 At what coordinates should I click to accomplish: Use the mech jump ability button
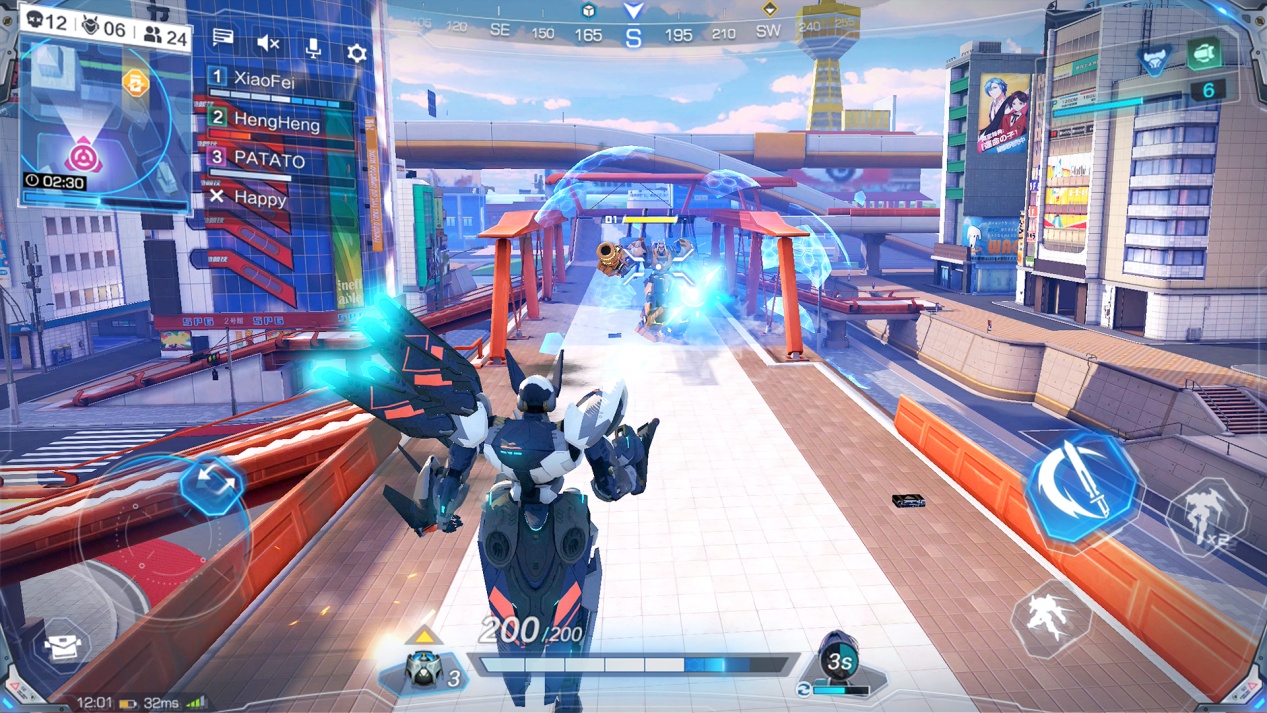click(1051, 617)
